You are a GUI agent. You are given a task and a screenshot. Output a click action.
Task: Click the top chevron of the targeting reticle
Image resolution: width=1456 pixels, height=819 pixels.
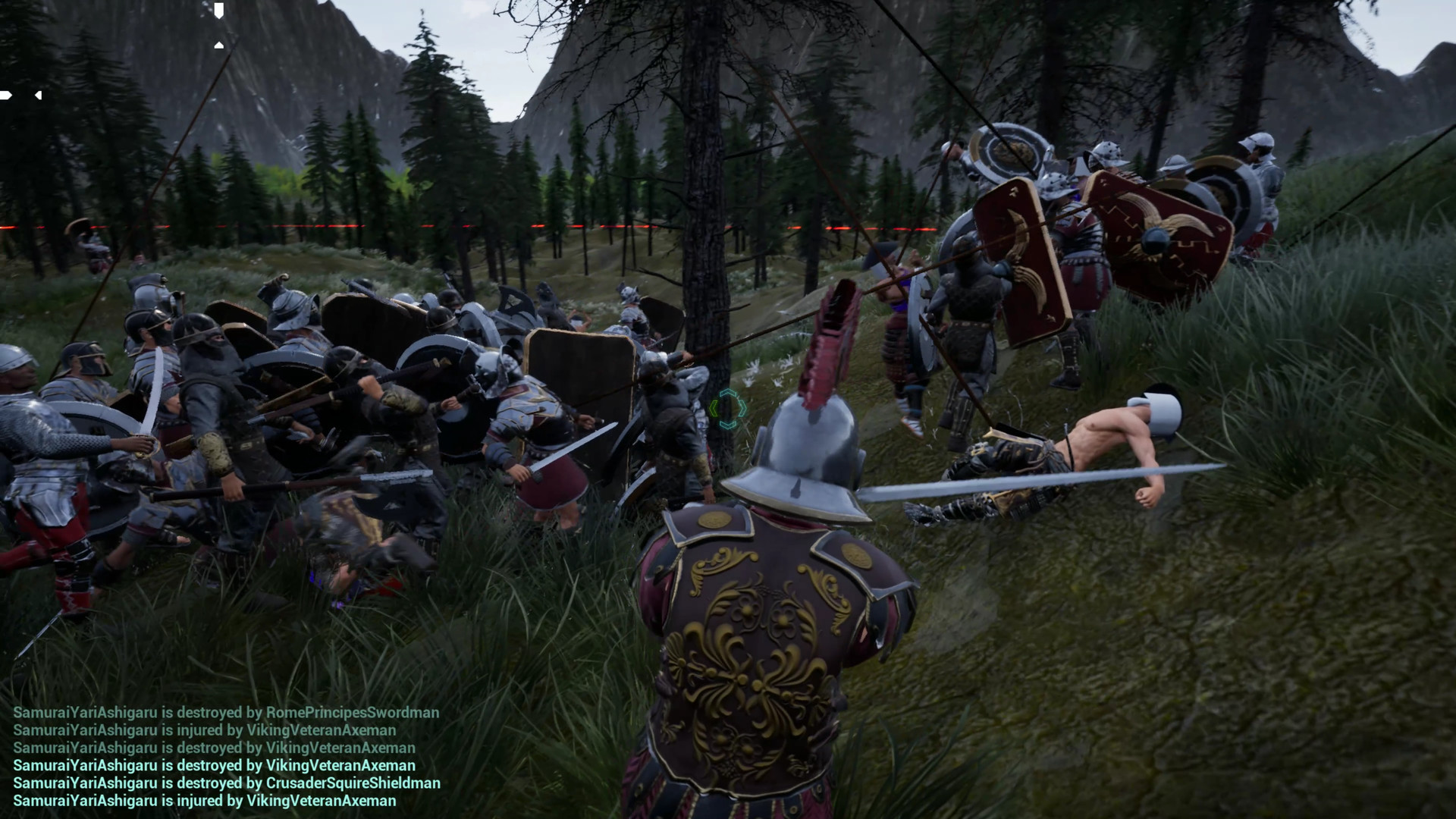click(x=728, y=392)
